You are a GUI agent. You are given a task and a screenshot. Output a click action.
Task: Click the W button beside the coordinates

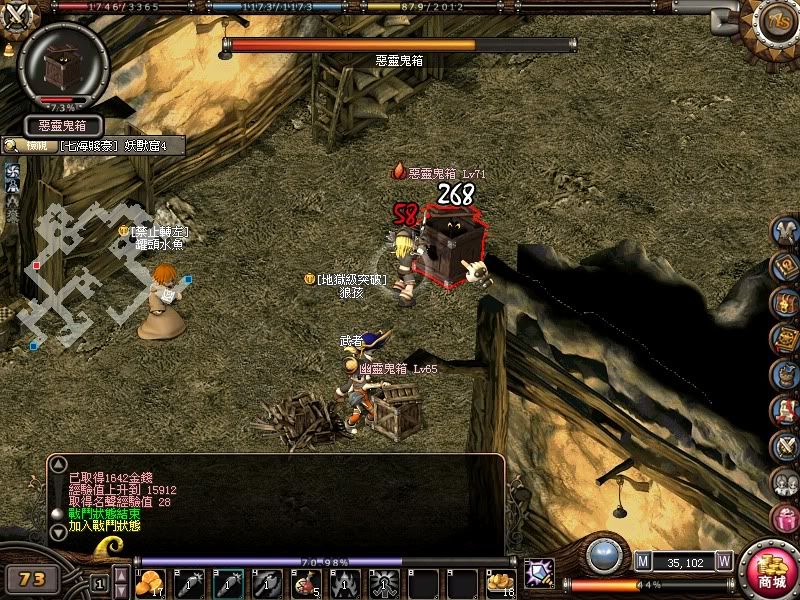click(x=723, y=561)
